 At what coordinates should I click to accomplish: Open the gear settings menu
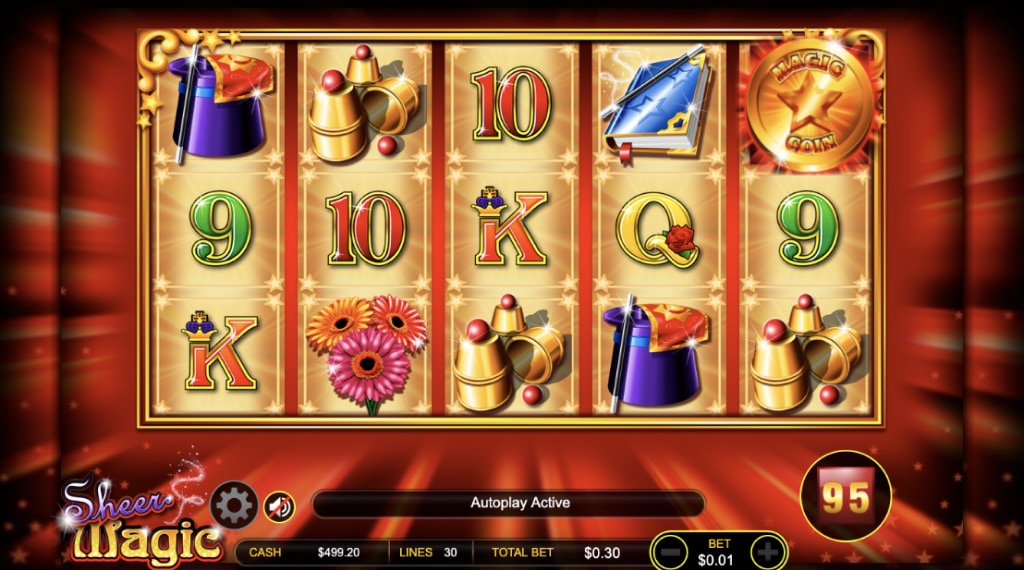pos(234,506)
